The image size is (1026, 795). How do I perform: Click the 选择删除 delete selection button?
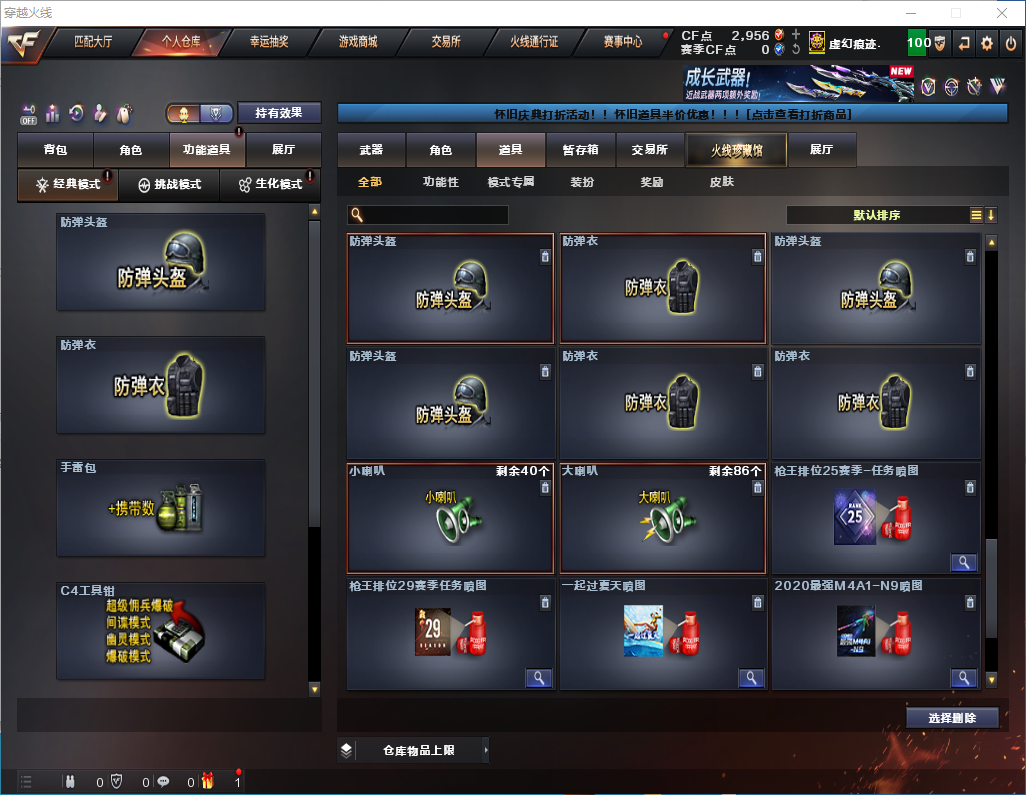pyautogui.click(x=952, y=718)
